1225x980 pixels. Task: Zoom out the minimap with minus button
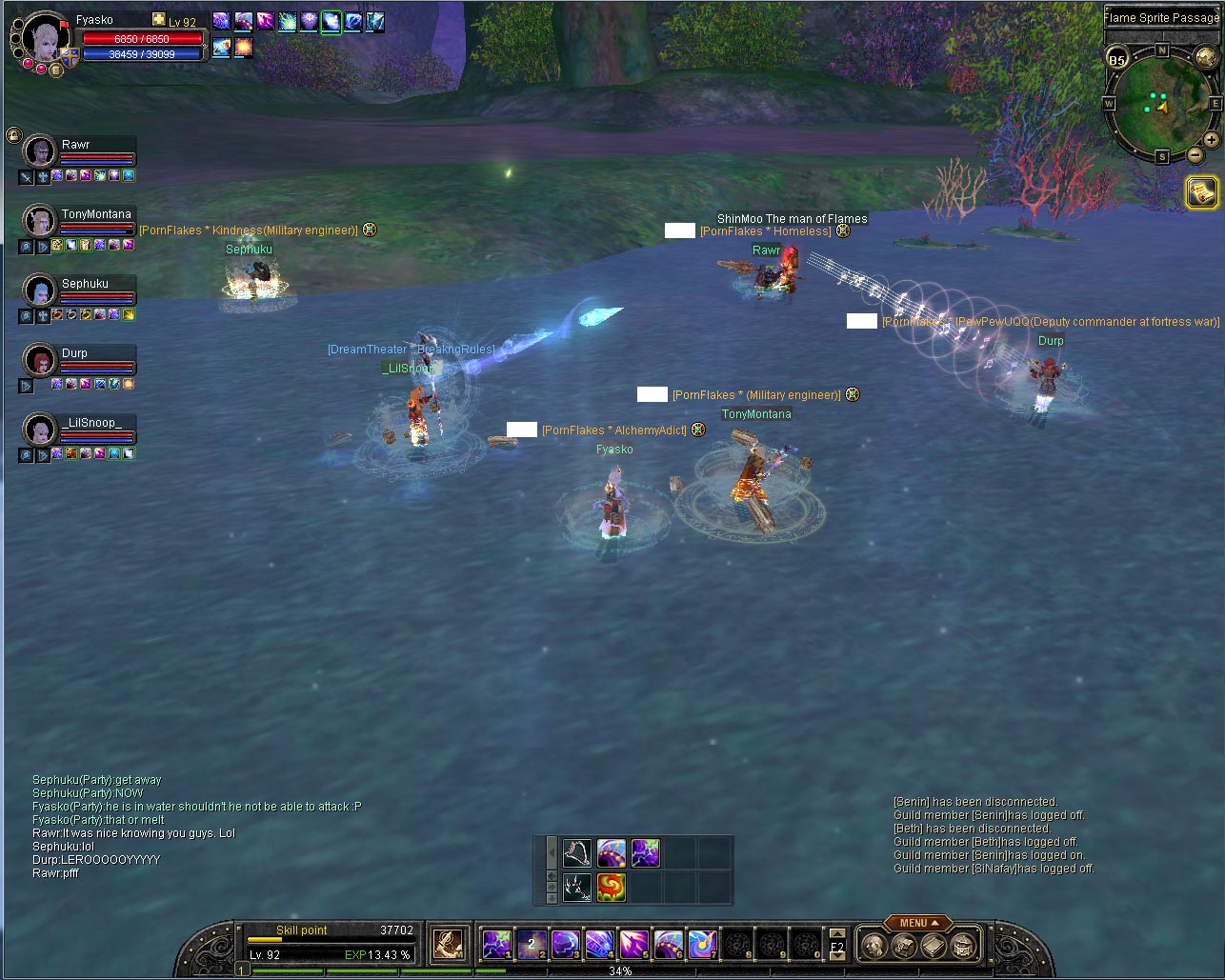pyautogui.click(x=1195, y=154)
